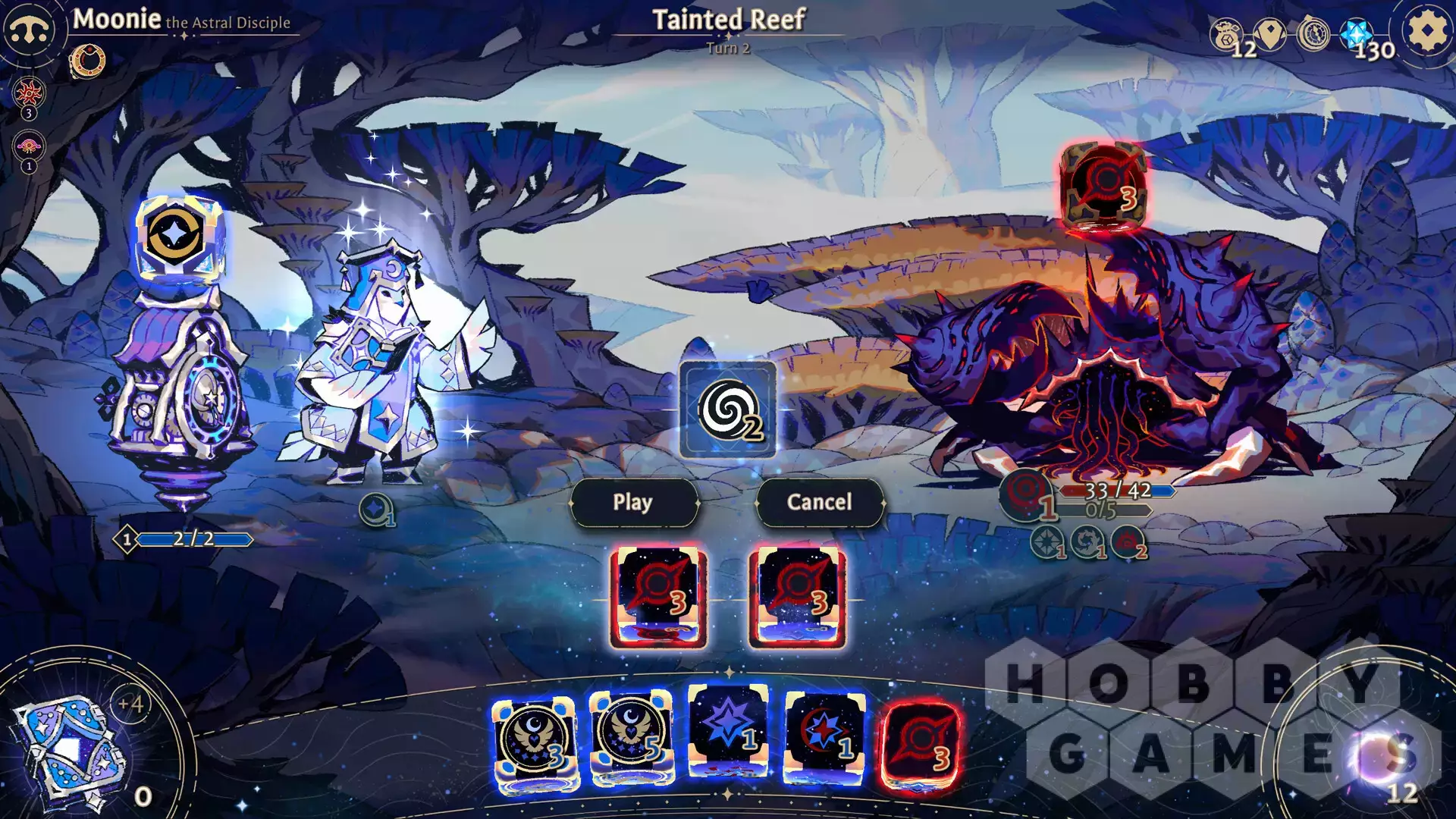Click the Play button

tap(633, 502)
